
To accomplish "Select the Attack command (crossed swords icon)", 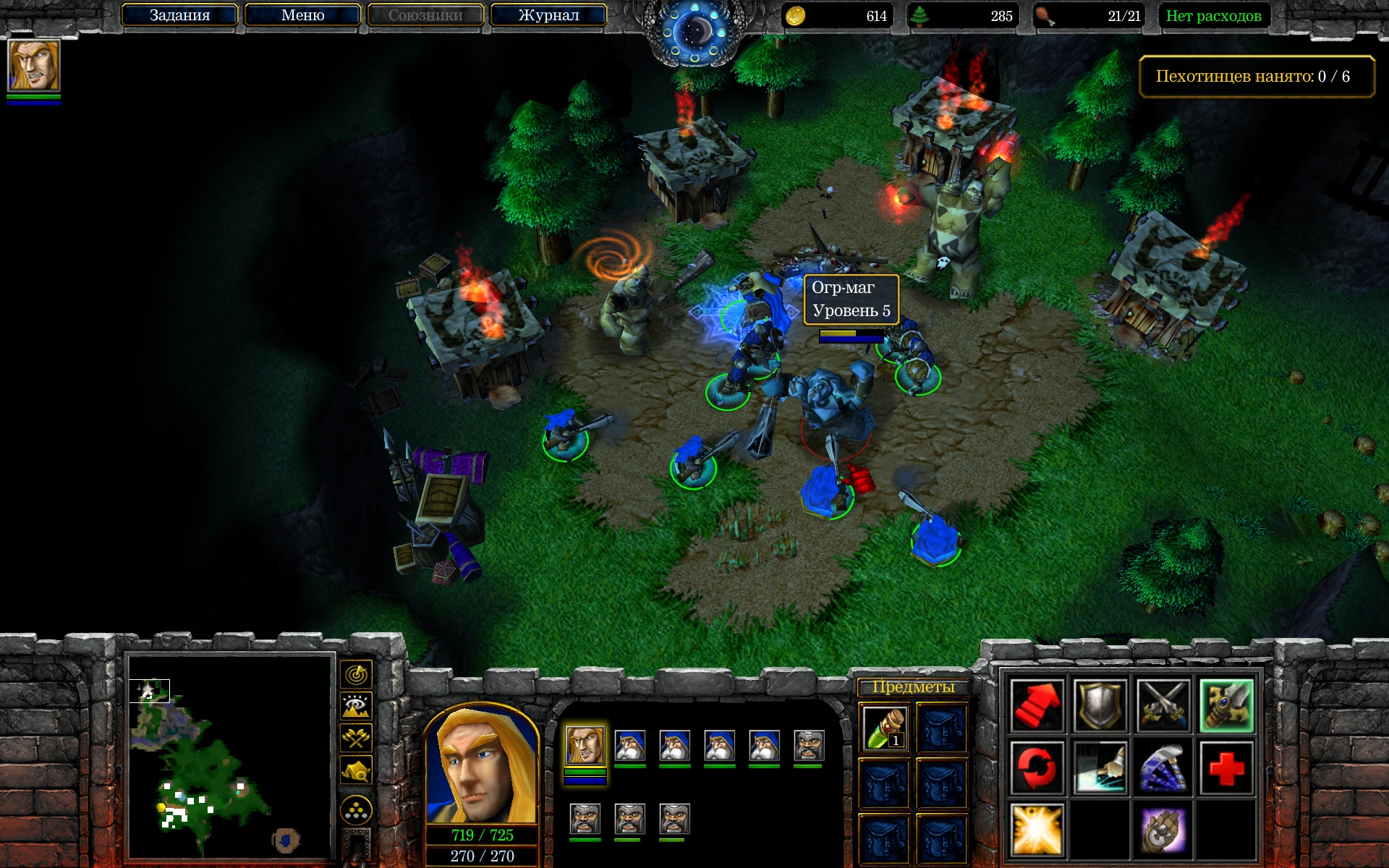I will point(1164,705).
